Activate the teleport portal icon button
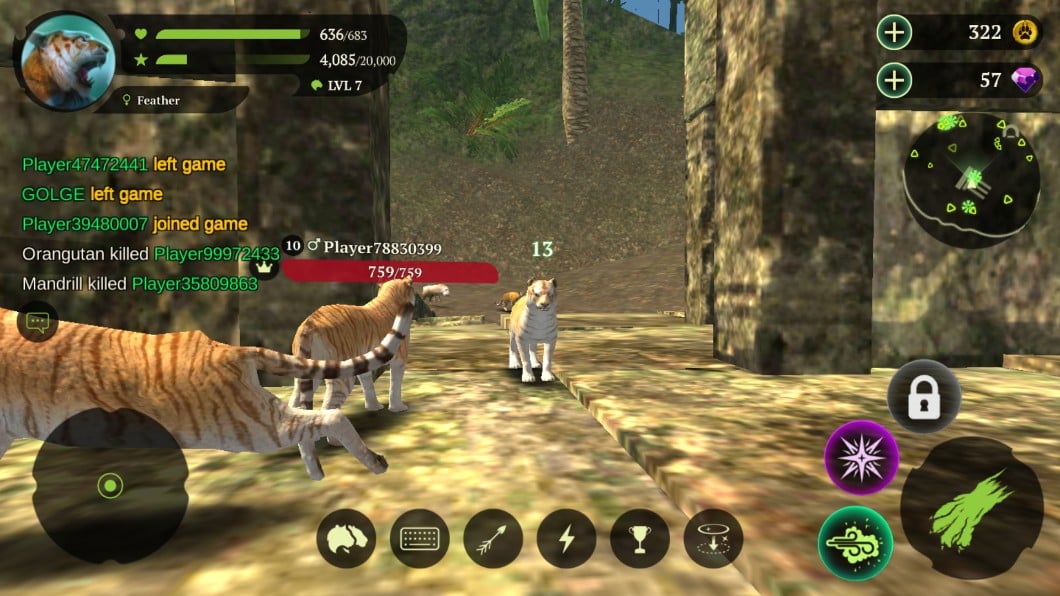Viewport: 1060px width, 596px height. pyautogui.click(x=713, y=539)
